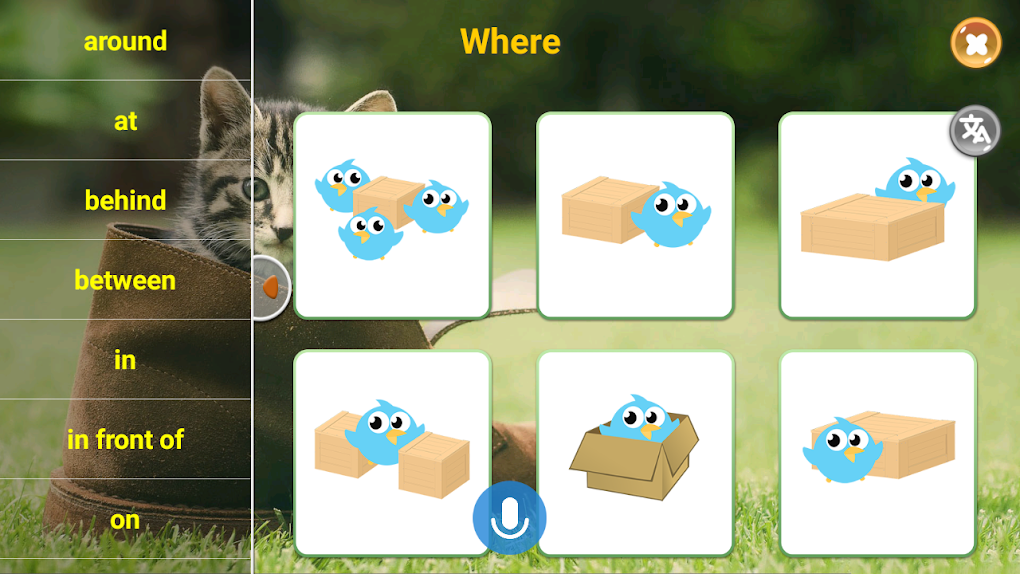1020x574 pixels.
Task: Open the translate language button
Action: tap(974, 131)
